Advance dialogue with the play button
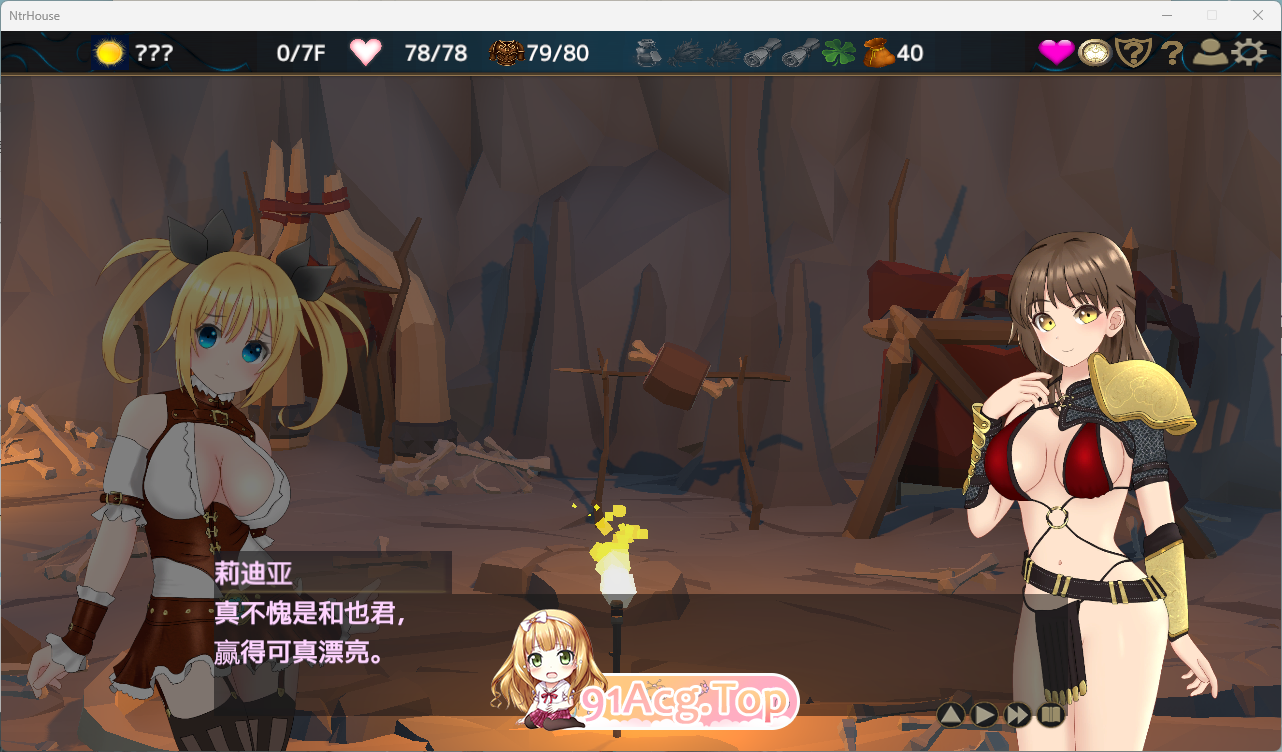 tap(983, 715)
